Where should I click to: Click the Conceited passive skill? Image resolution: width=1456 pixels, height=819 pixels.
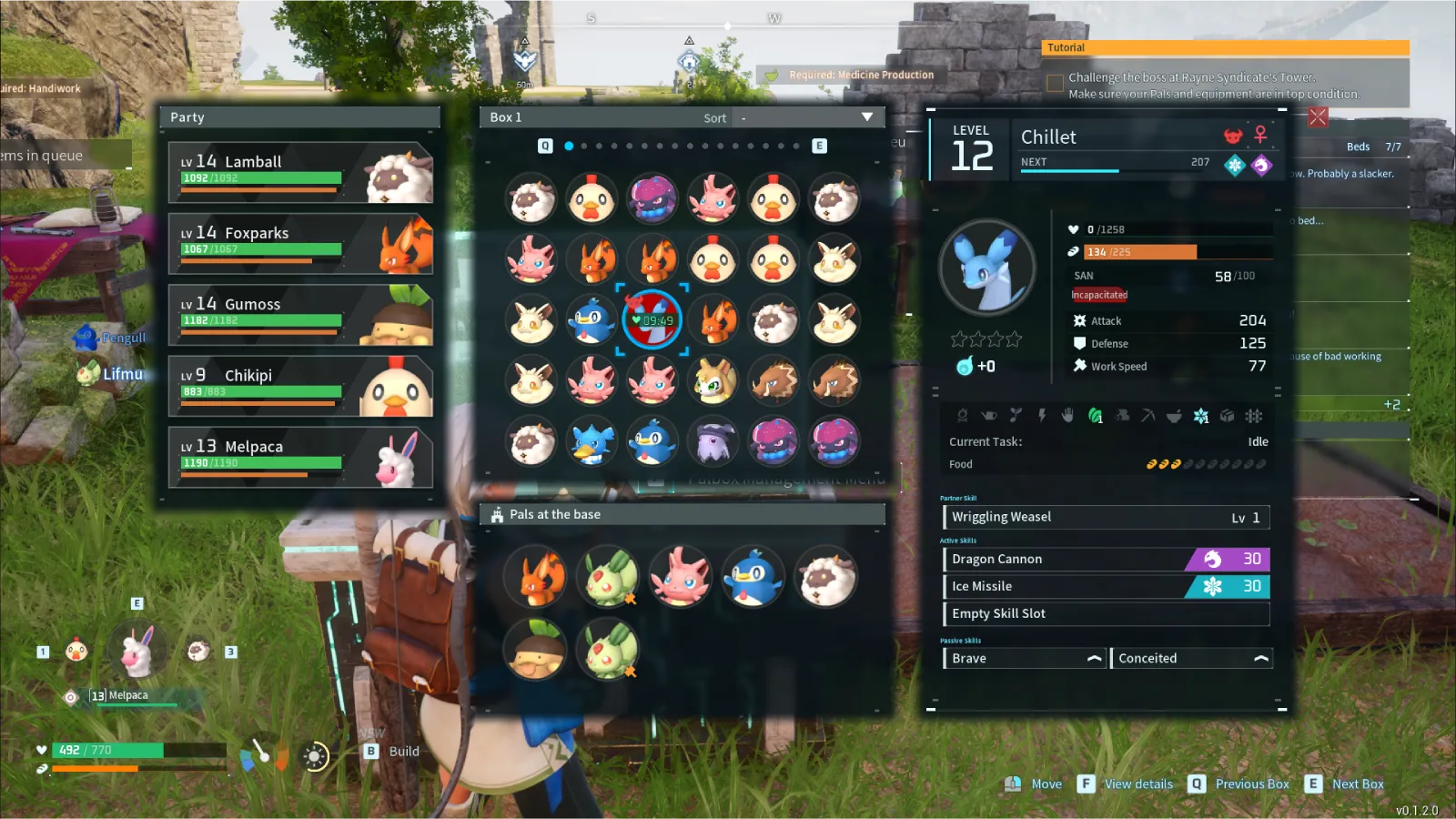pos(1191,658)
